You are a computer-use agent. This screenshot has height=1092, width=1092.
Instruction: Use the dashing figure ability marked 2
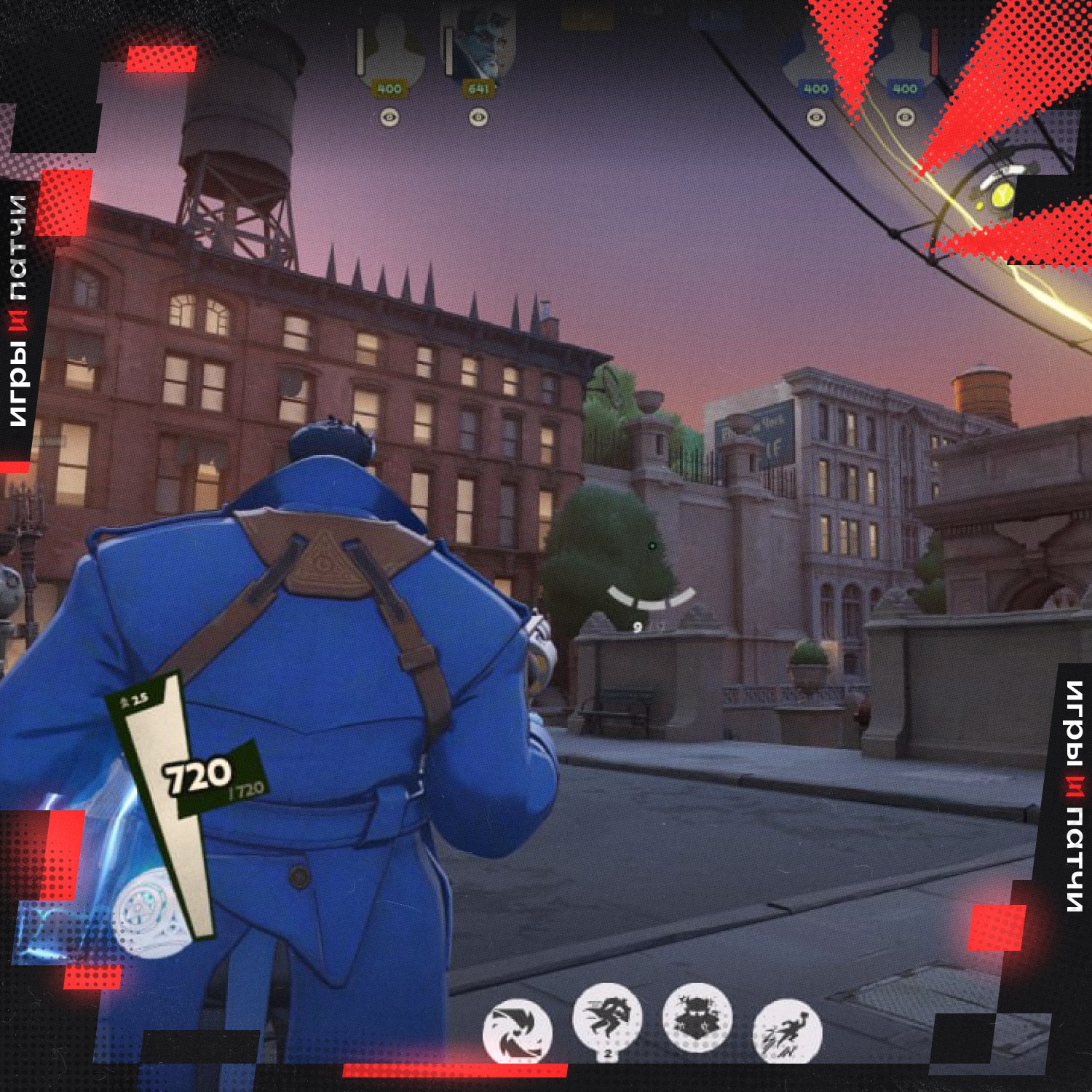[x=607, y=1016]
